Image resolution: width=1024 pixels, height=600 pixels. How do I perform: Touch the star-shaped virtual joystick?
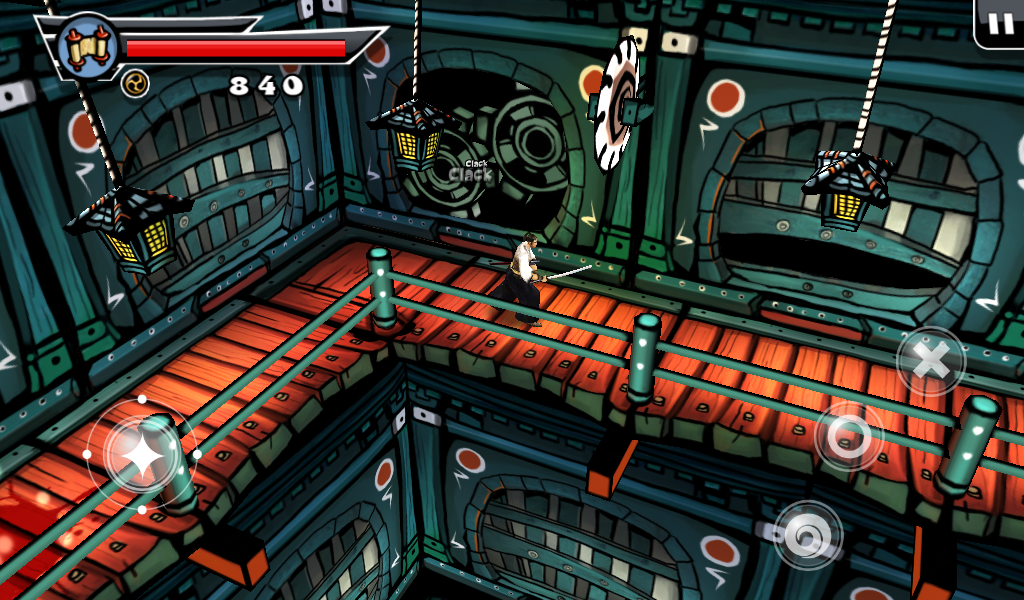point(142,455)
